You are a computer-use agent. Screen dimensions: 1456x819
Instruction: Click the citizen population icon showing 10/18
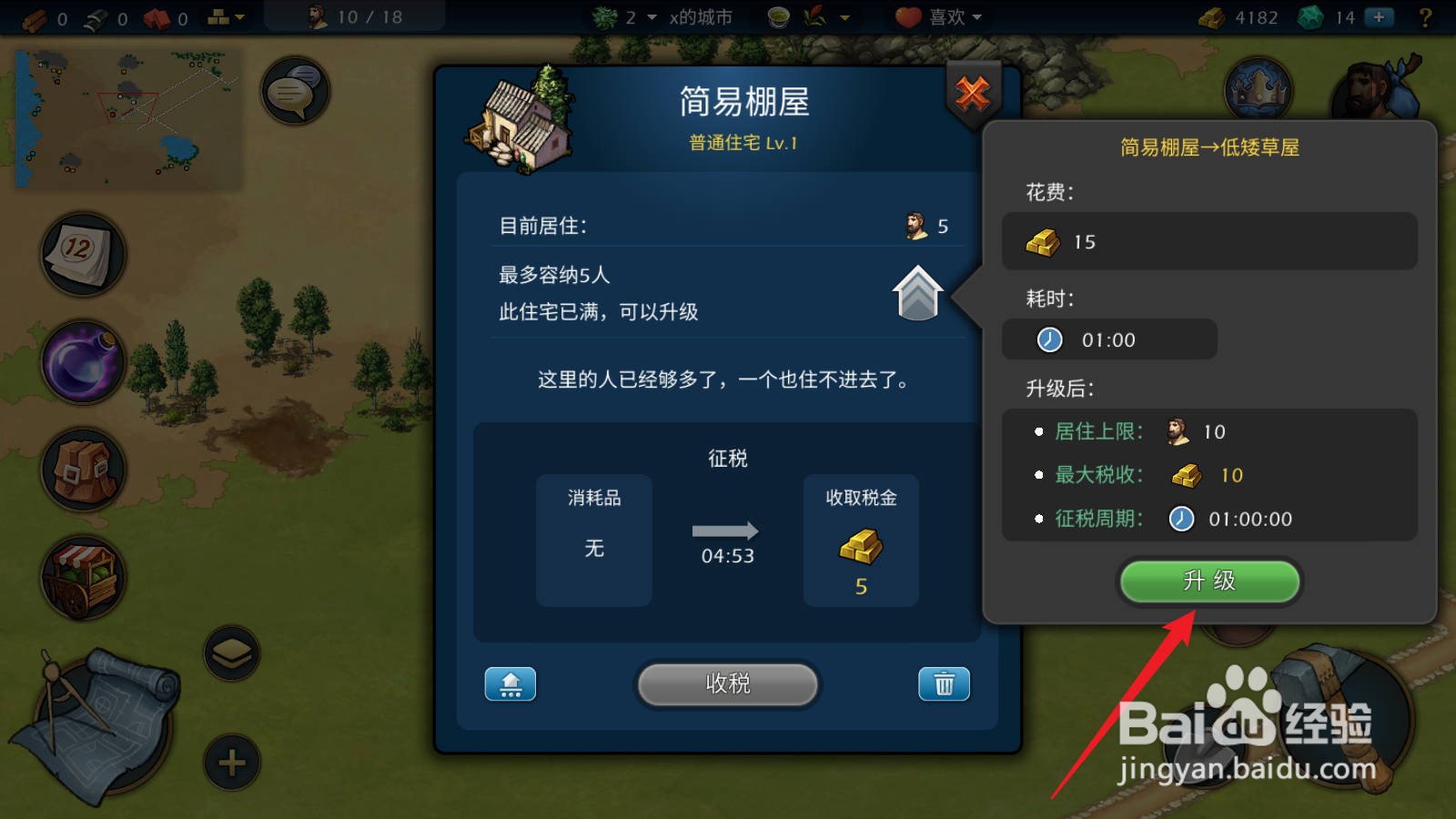pyautogui.click(x=353, y=15)
